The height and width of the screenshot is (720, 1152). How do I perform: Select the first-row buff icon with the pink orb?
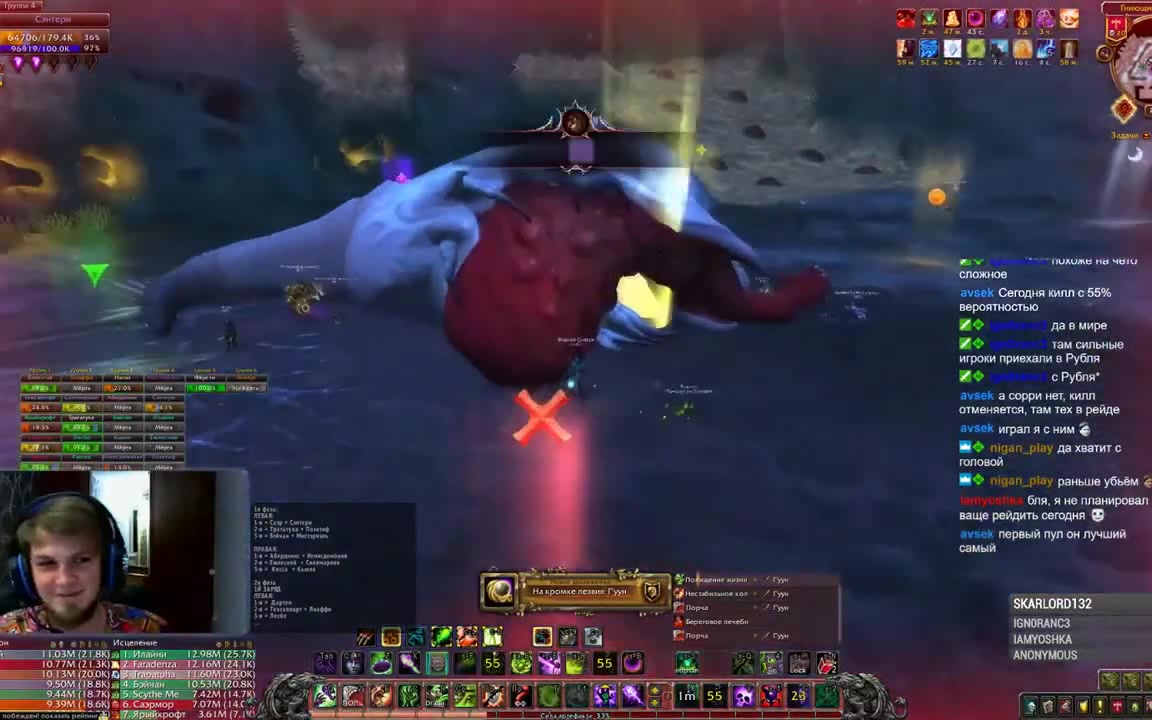tap(975, 19)
